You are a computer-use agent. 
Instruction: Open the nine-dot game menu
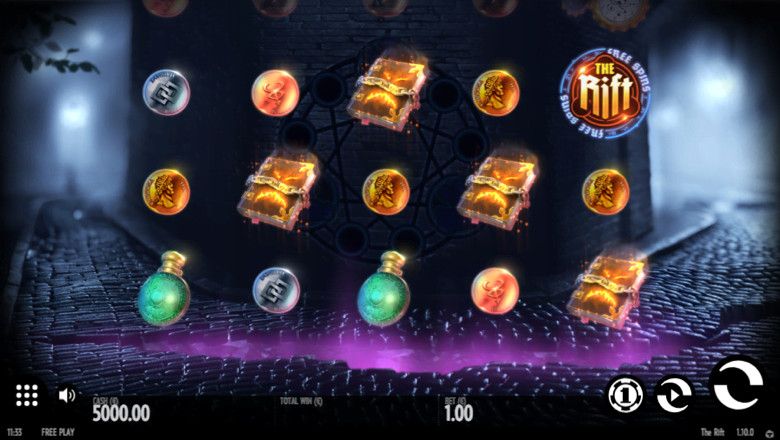click(27, 395)
